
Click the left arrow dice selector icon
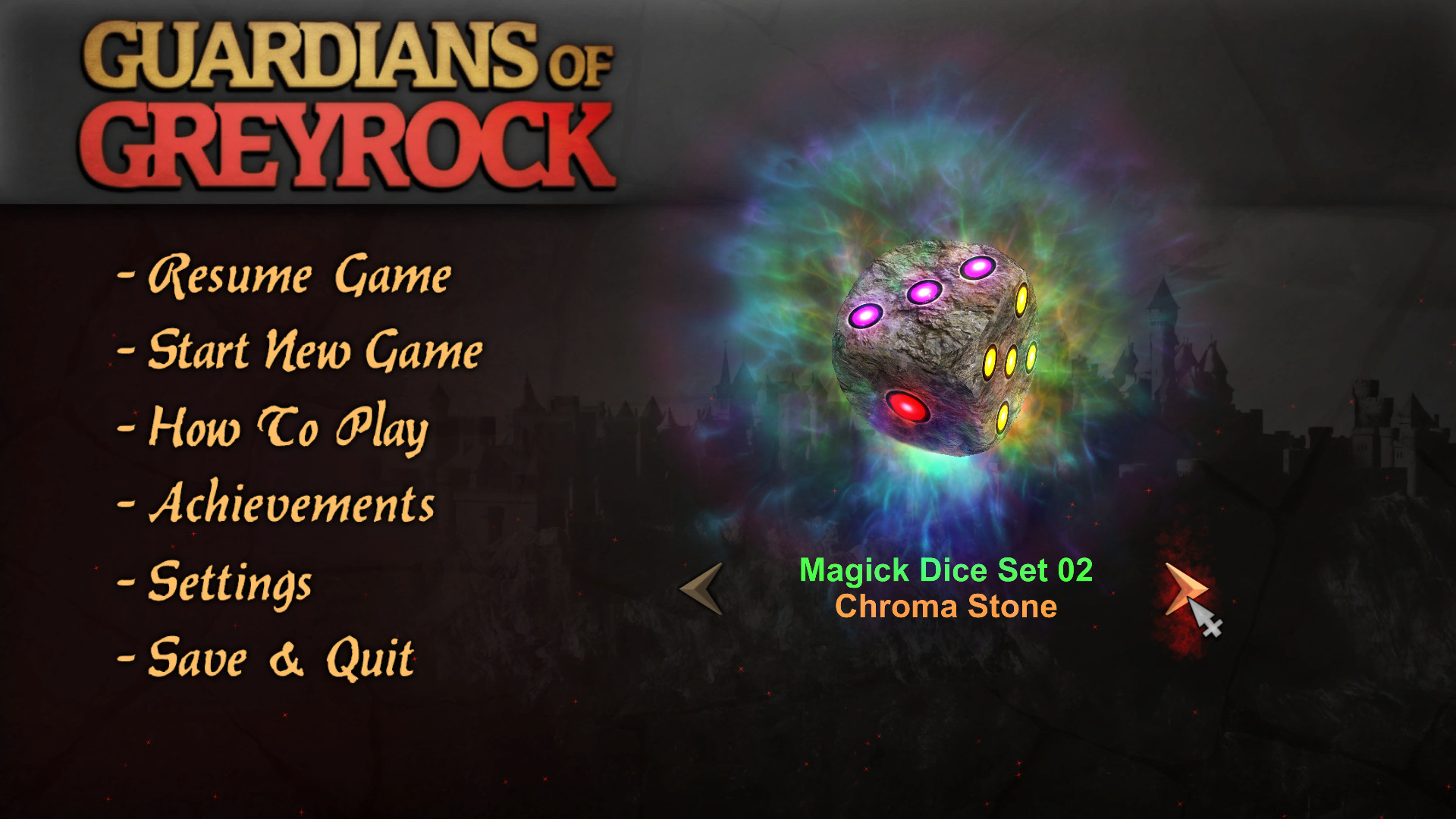tap(698, 589)
